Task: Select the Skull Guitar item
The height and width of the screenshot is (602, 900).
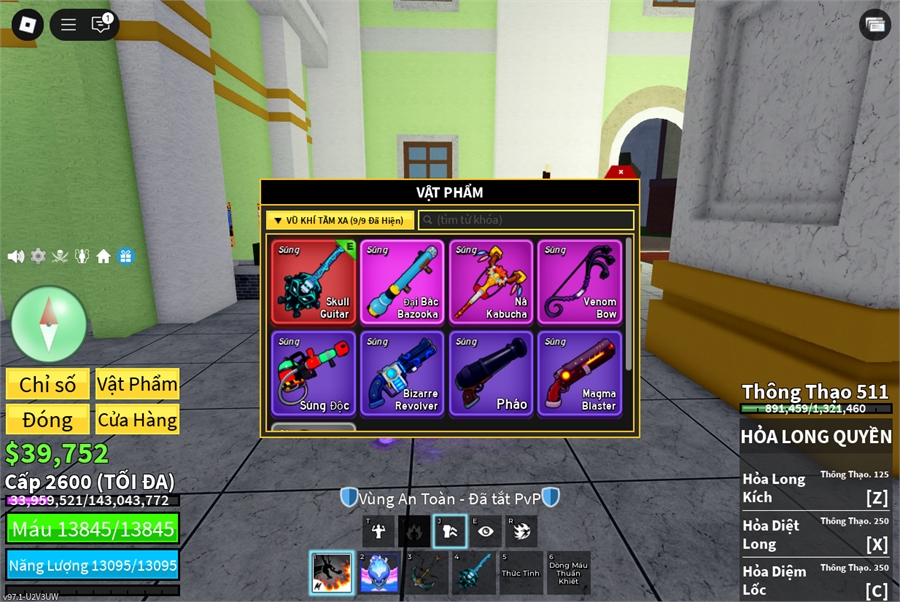Action: [x=313, y=282]
